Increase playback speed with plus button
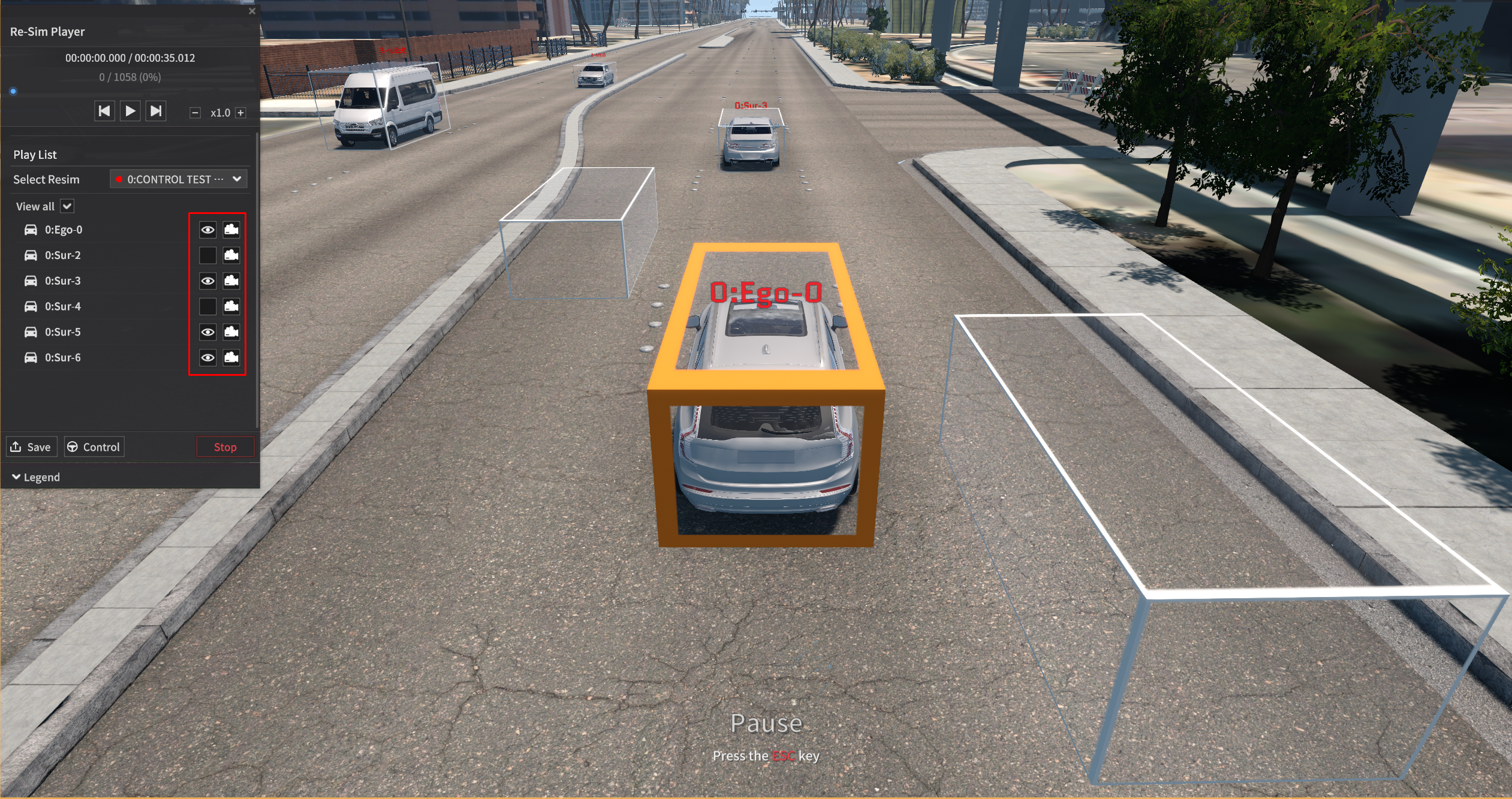This screenshot has height=799, width=1512. (x=240, y=113)
